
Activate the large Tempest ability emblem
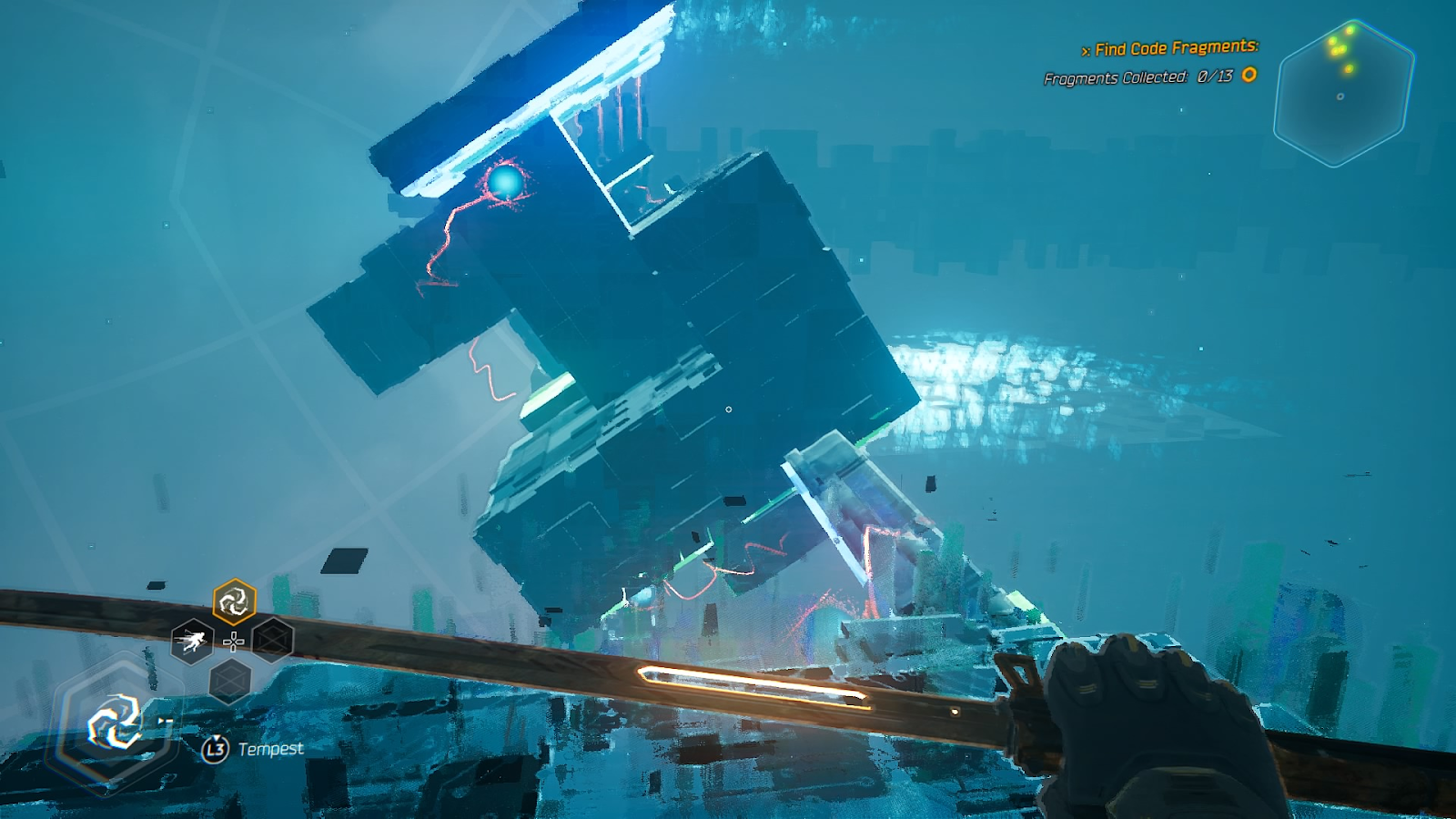[x=115, y=723]
